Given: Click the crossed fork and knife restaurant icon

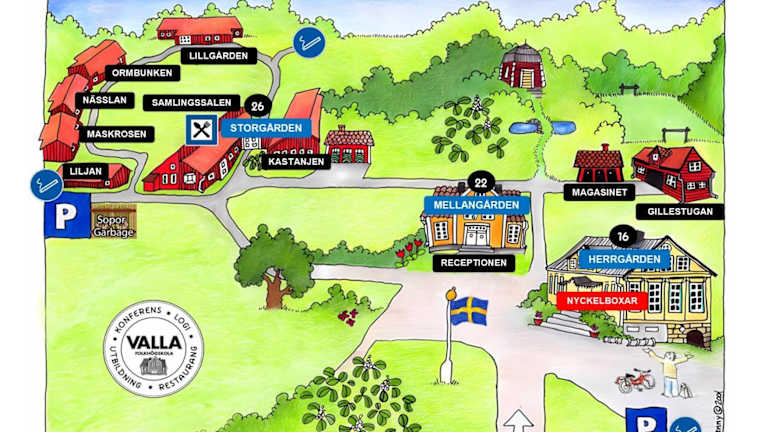Looking at the screenshot, I should [x=201, y=129].
